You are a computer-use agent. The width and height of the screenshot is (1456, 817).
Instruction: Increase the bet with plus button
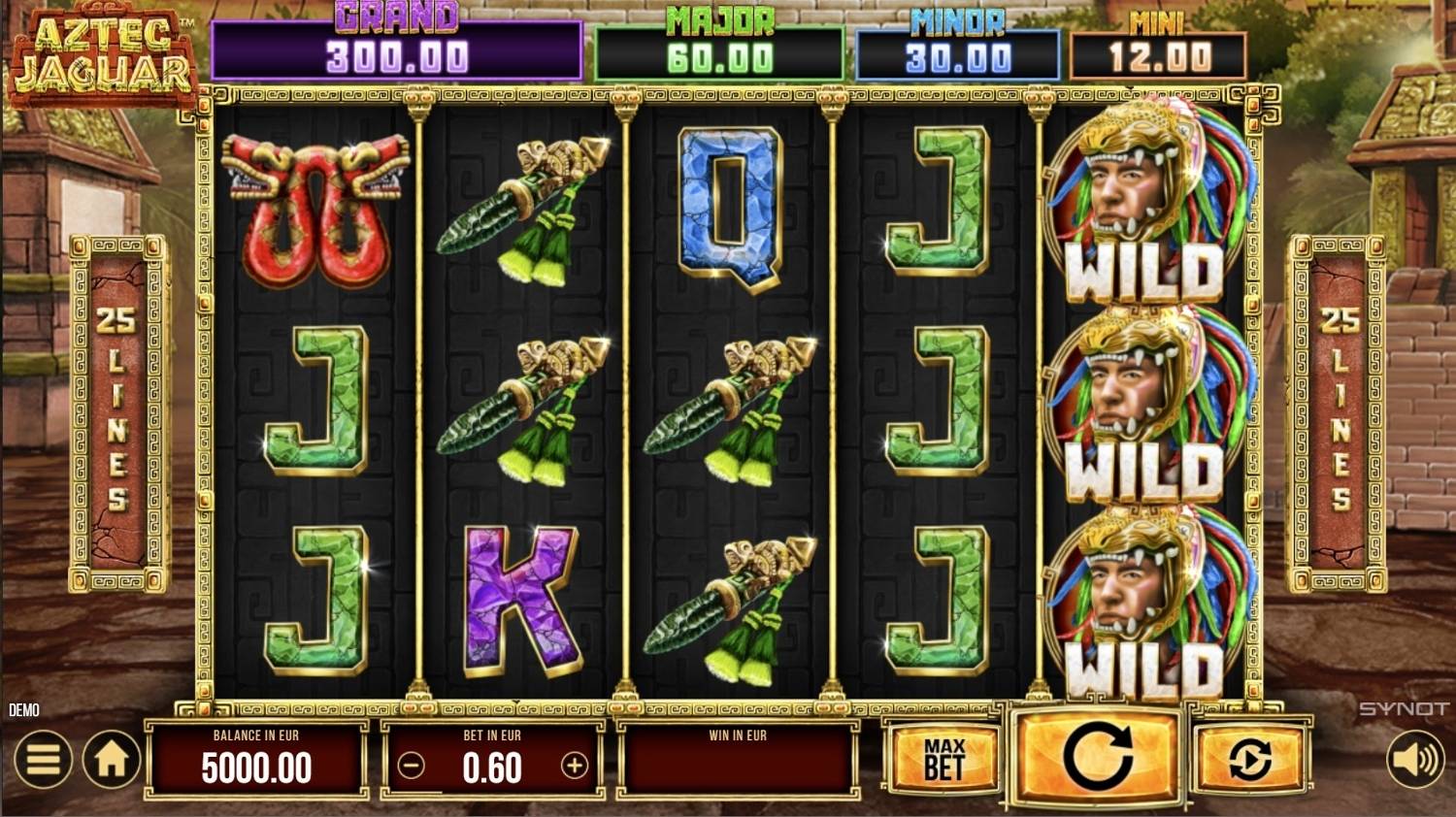(575, 767)
